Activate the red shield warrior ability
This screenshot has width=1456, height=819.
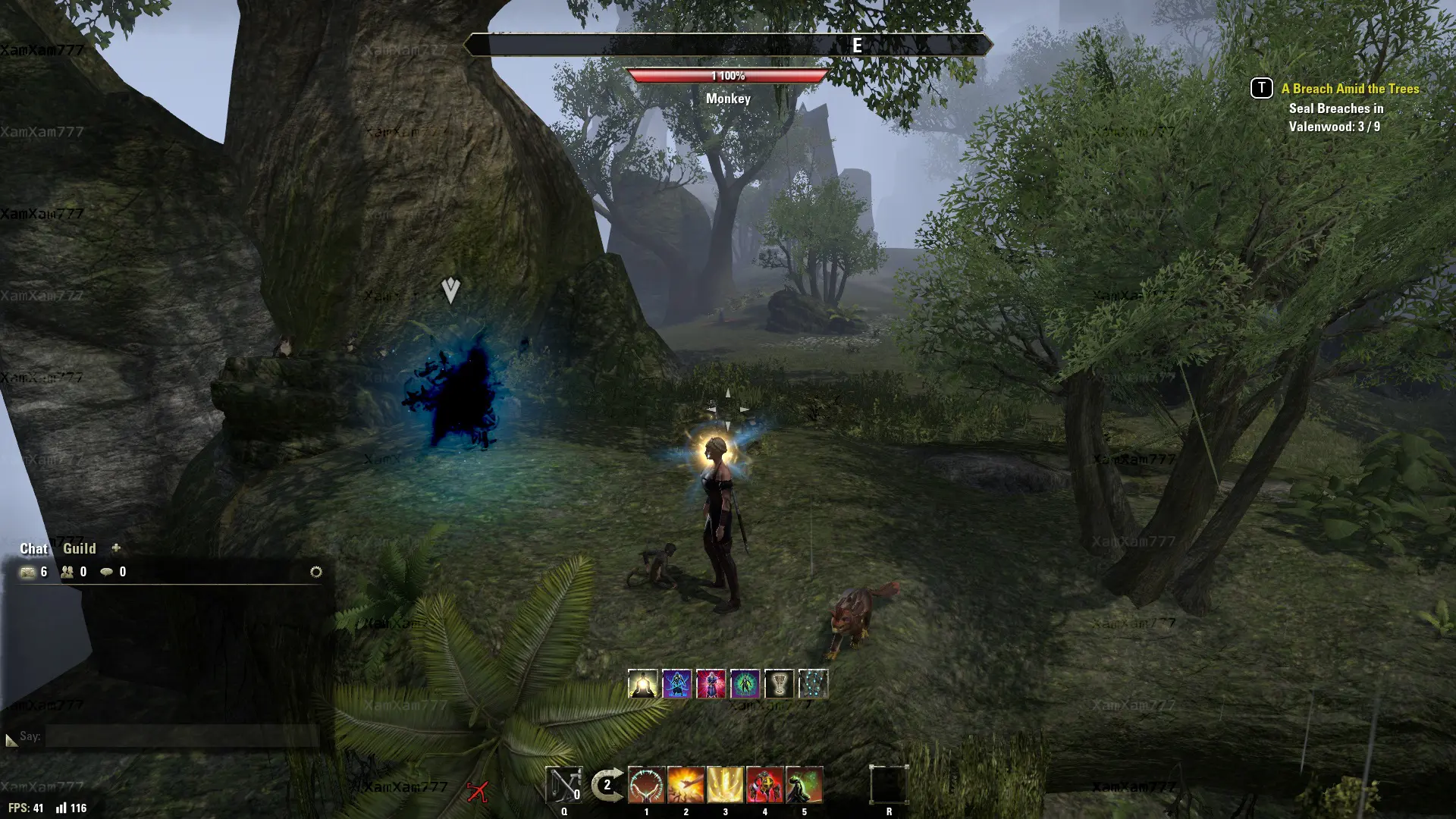coord(765,785)
